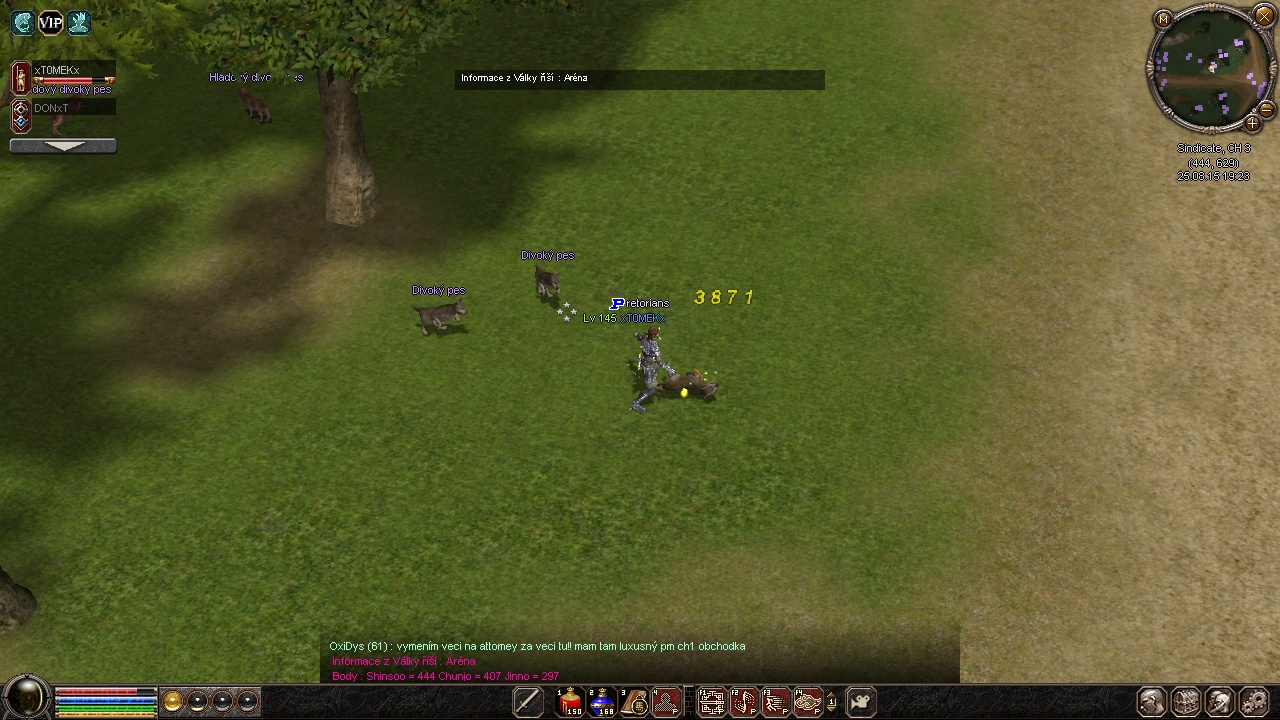Activate the F1 maze-pattern skill
Image resolution: width=1280 pixels, height=720 pixels.
(x=711, y=702)
